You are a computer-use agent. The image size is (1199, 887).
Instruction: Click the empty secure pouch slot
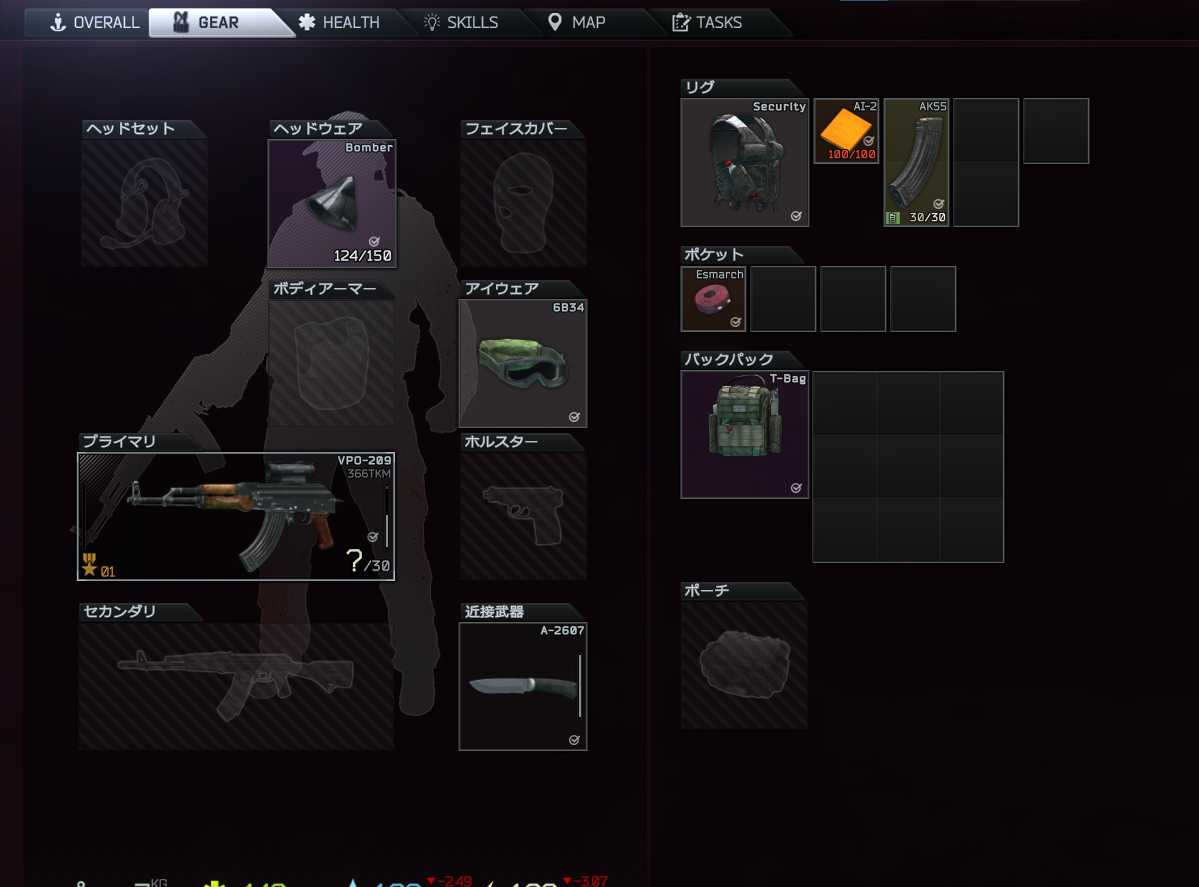click(744, 665)
